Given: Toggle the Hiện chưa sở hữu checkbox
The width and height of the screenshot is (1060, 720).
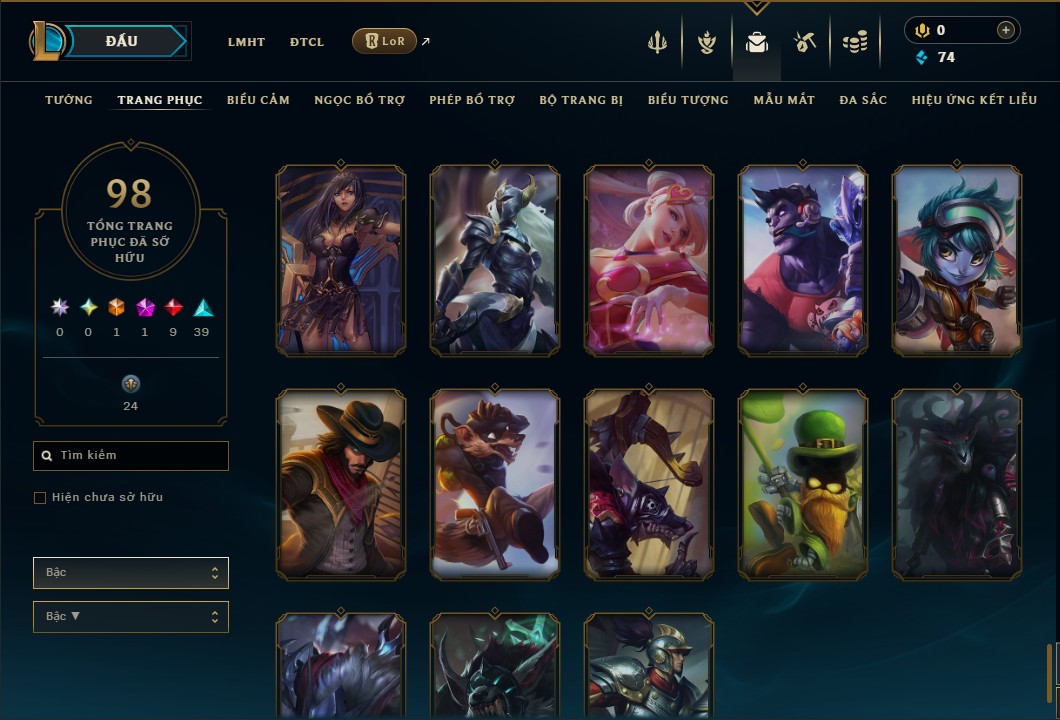Looking at the screenshot, I should pyautogui.click(x=40, y=498).
